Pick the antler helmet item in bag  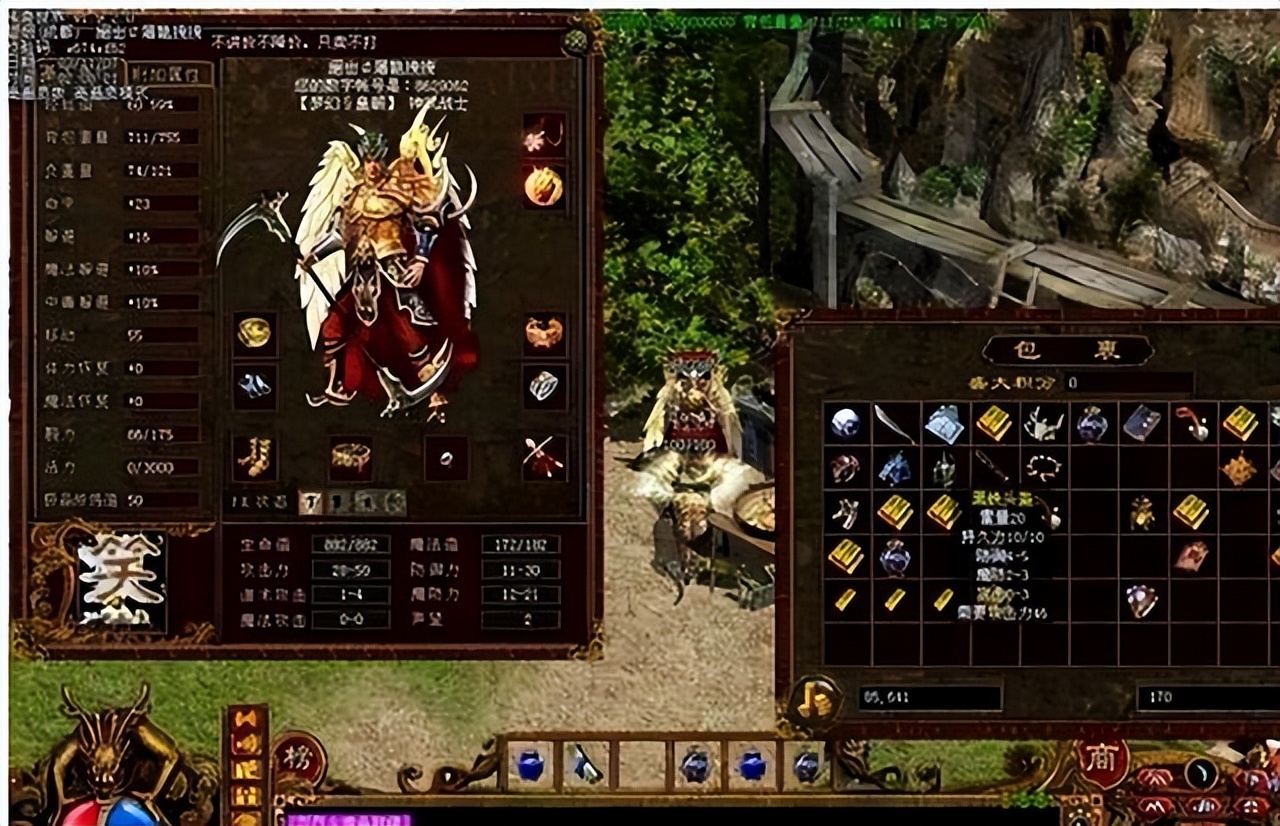coord(1042,425)
